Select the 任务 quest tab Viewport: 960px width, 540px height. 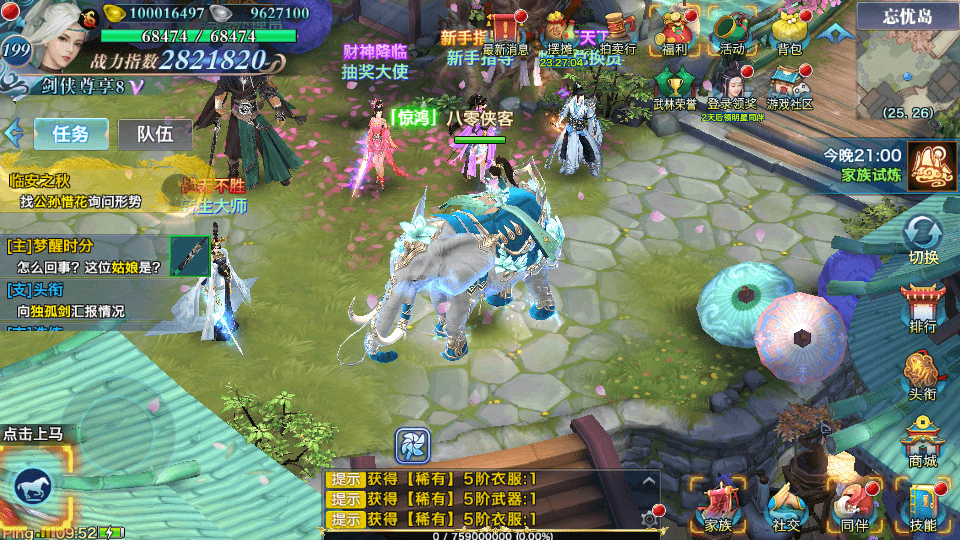pyautogui.click(x=71, y=134)
